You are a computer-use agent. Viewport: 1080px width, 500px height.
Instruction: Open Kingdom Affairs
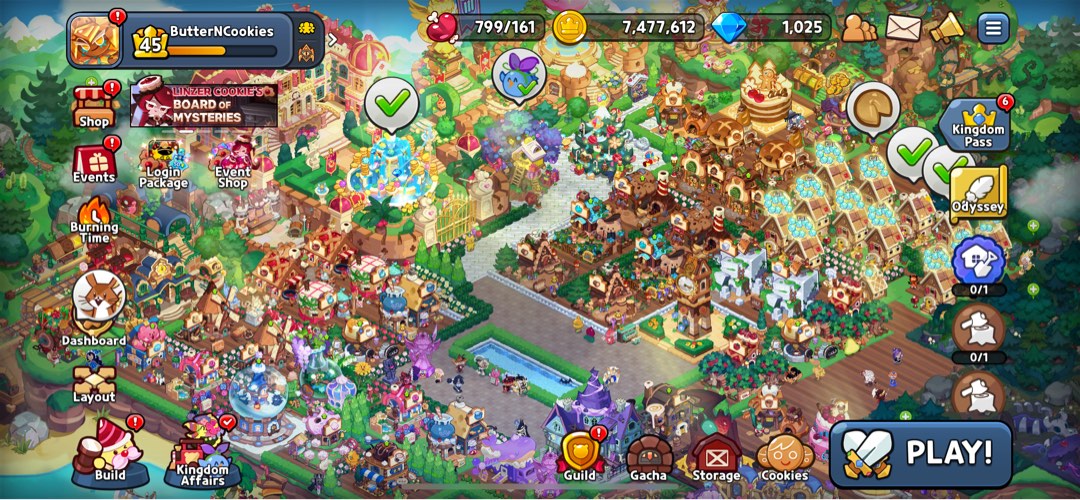(201, 454)
